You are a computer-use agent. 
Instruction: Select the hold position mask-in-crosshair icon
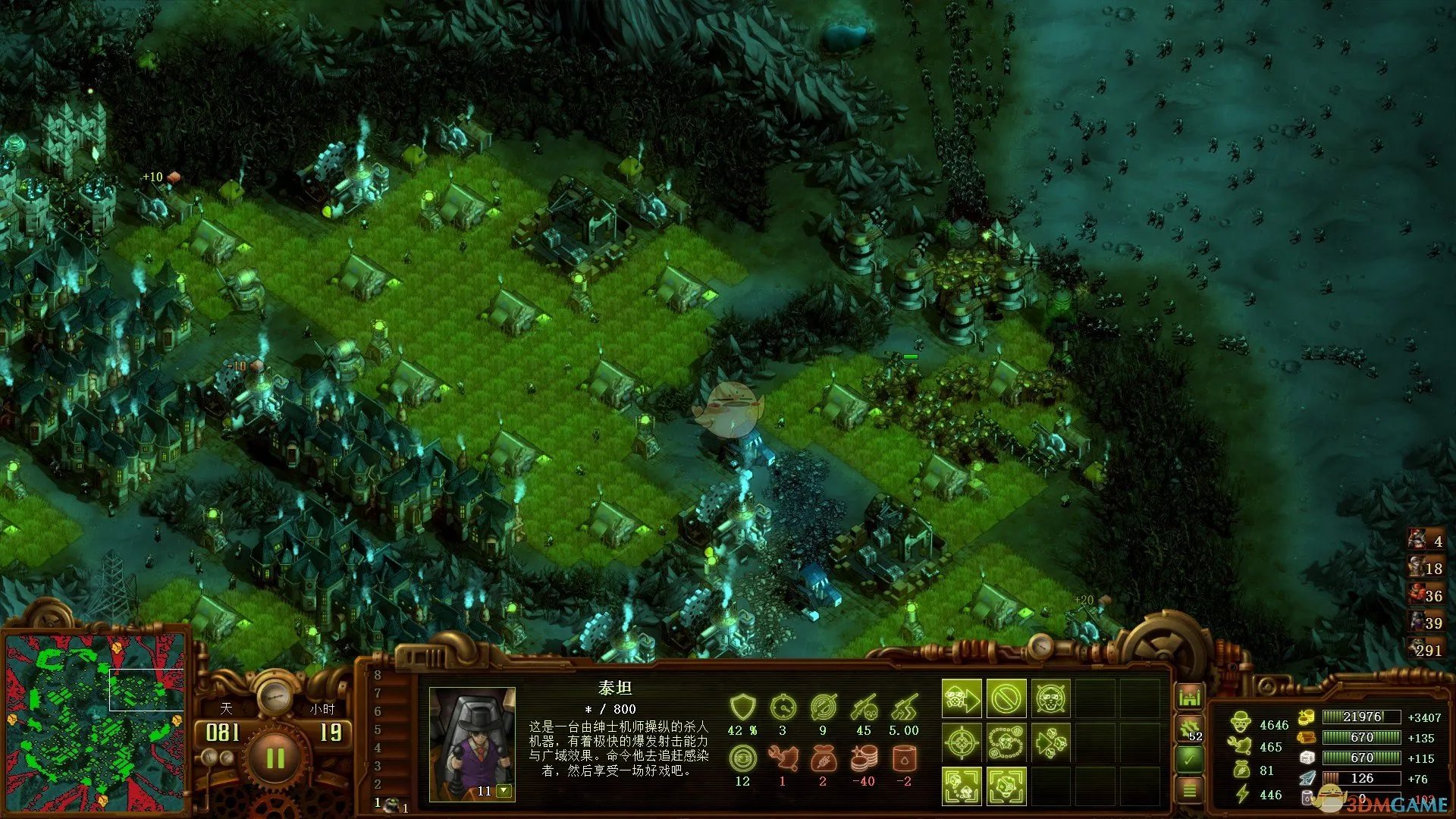pos(1050,698)
